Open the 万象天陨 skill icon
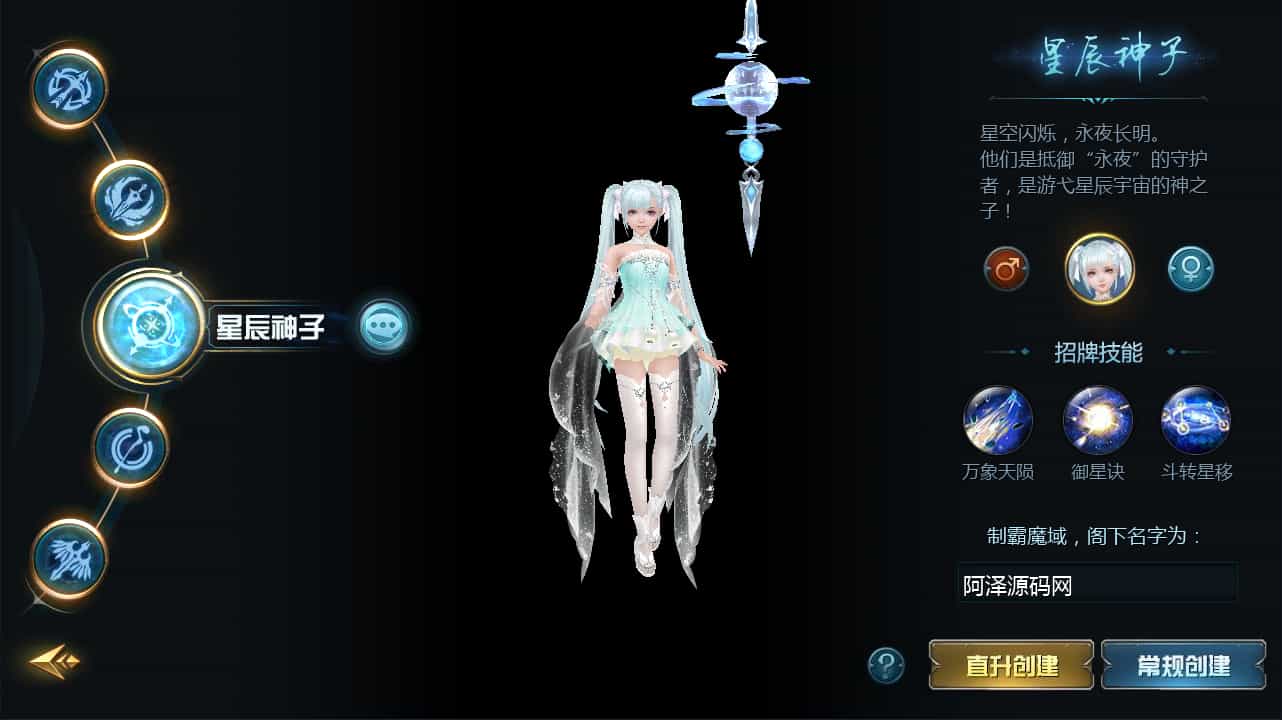 pyautogui.click(x=997, y=422)
